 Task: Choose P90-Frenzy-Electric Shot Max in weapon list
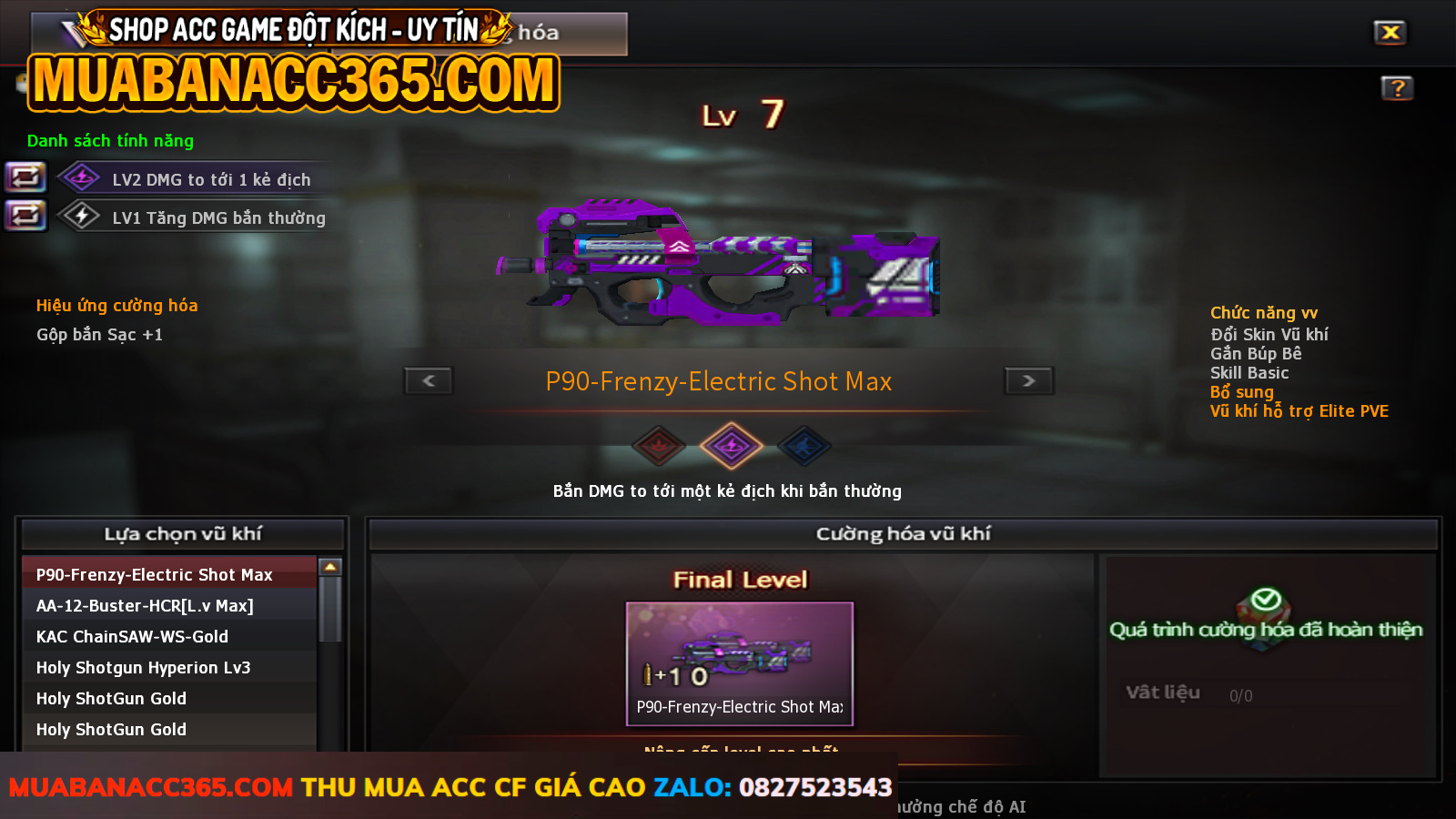click(x=155, y=575)
